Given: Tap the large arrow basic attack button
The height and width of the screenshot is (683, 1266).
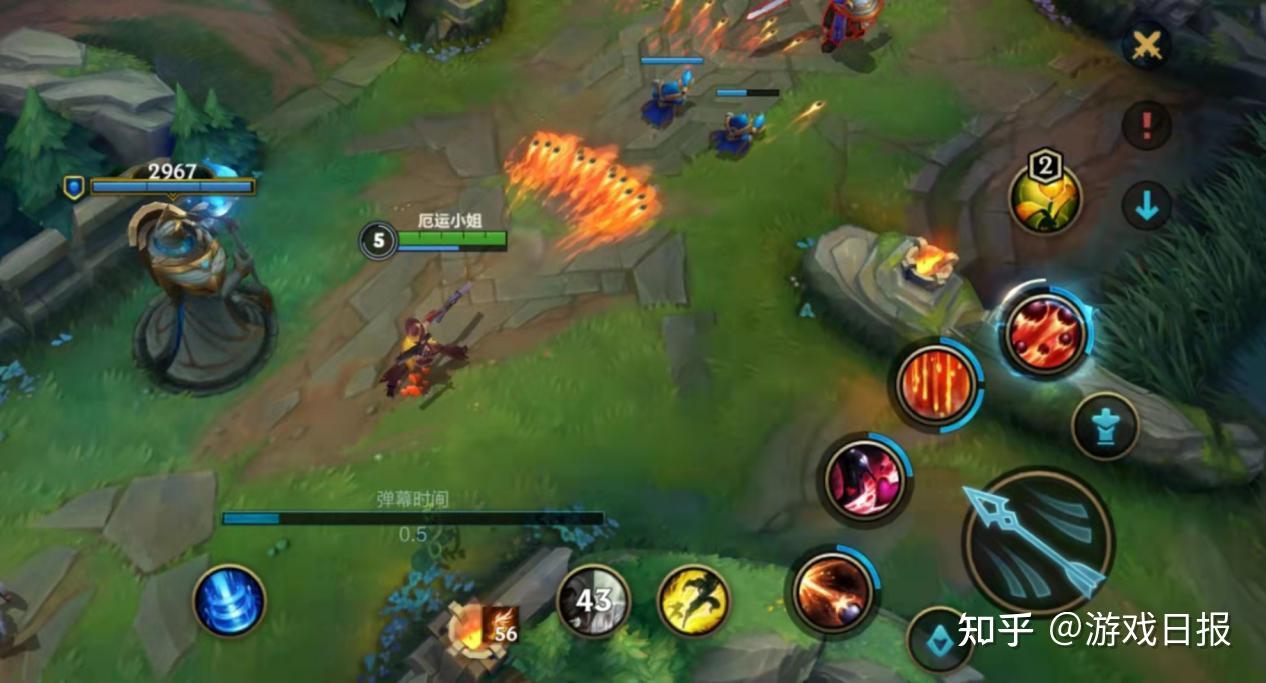Looking at the screenshot, I should pyautogui.click(x=1038, y=540).
